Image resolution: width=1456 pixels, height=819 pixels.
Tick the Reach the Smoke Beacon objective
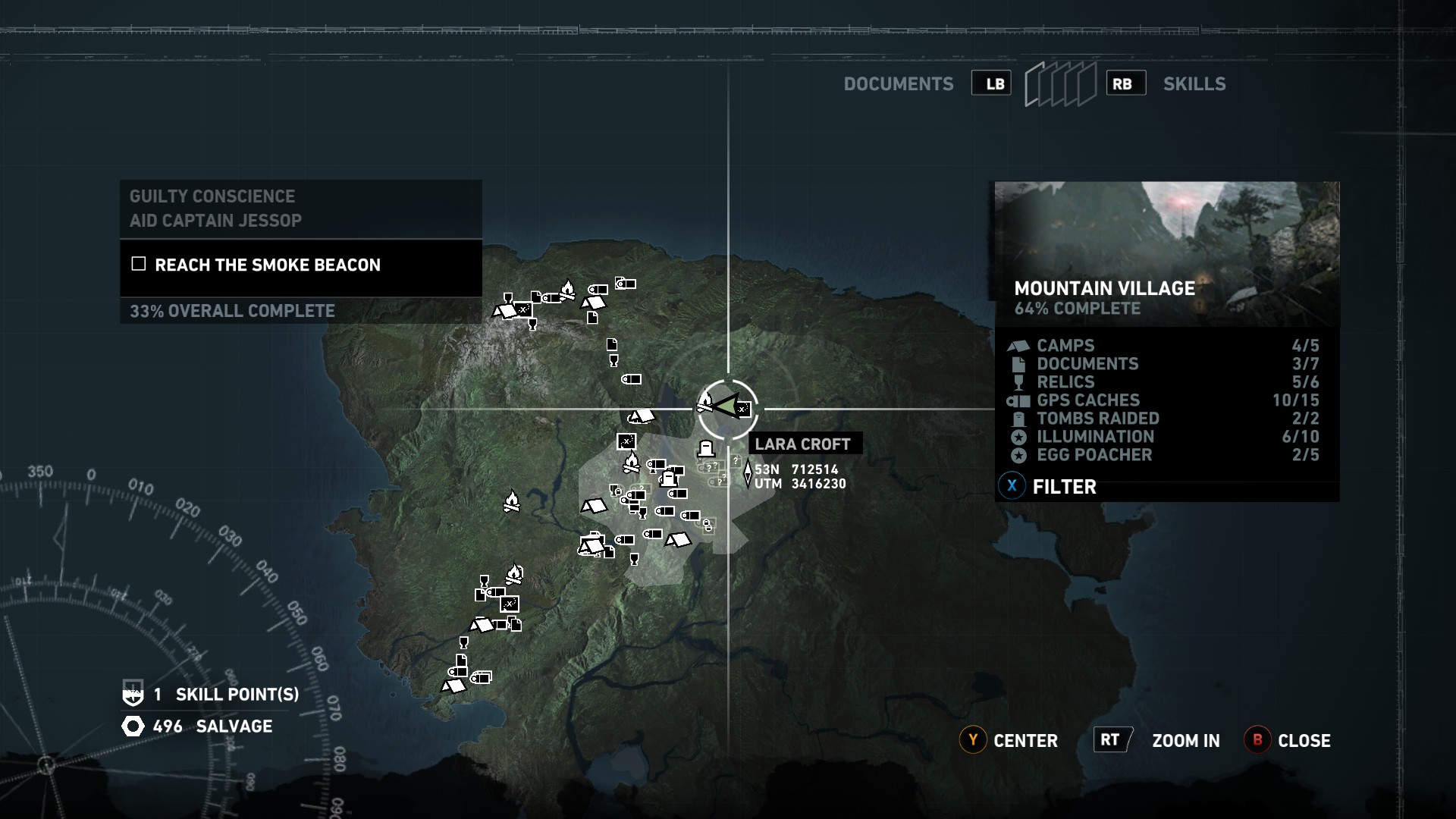139,264
